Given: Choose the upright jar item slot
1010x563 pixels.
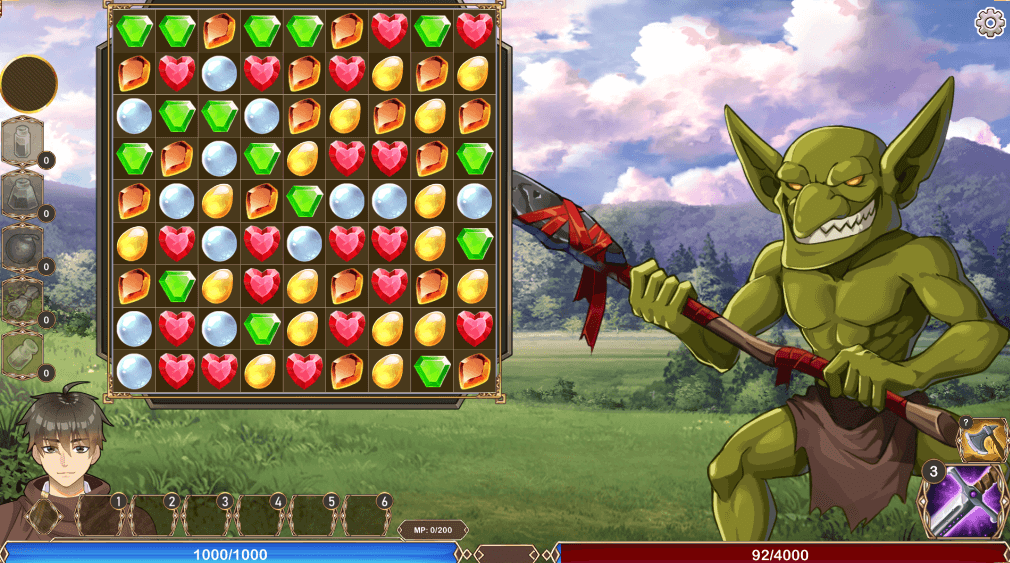Looking at the screenshot, I should point(22,140).
